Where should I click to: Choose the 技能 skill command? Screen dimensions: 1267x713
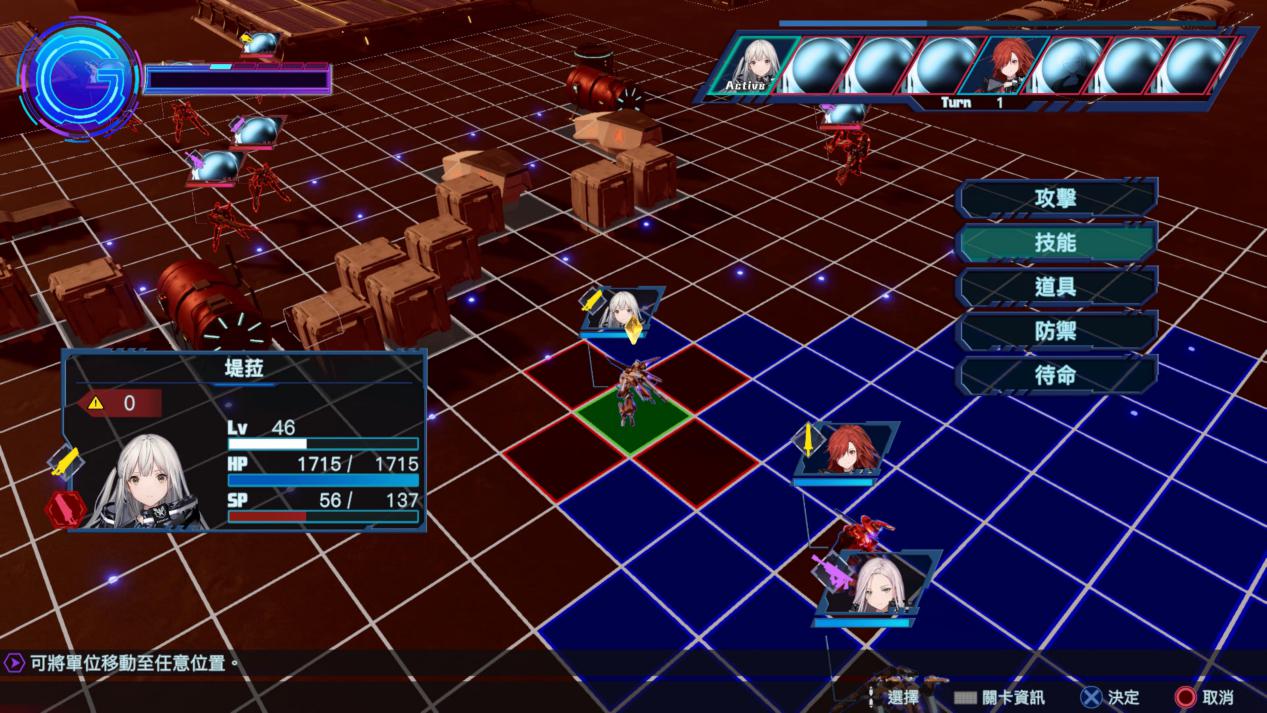pyautogui.click(x=1056, y=242)
